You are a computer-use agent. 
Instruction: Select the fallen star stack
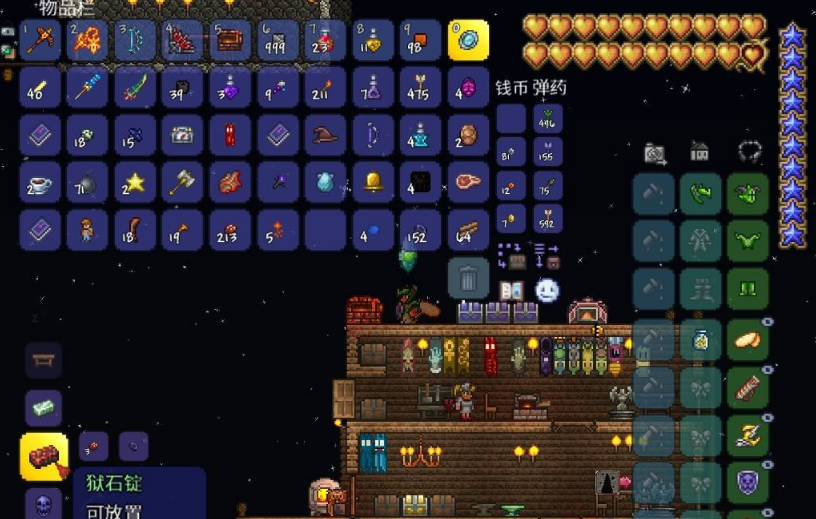click(x=135, y=182)
